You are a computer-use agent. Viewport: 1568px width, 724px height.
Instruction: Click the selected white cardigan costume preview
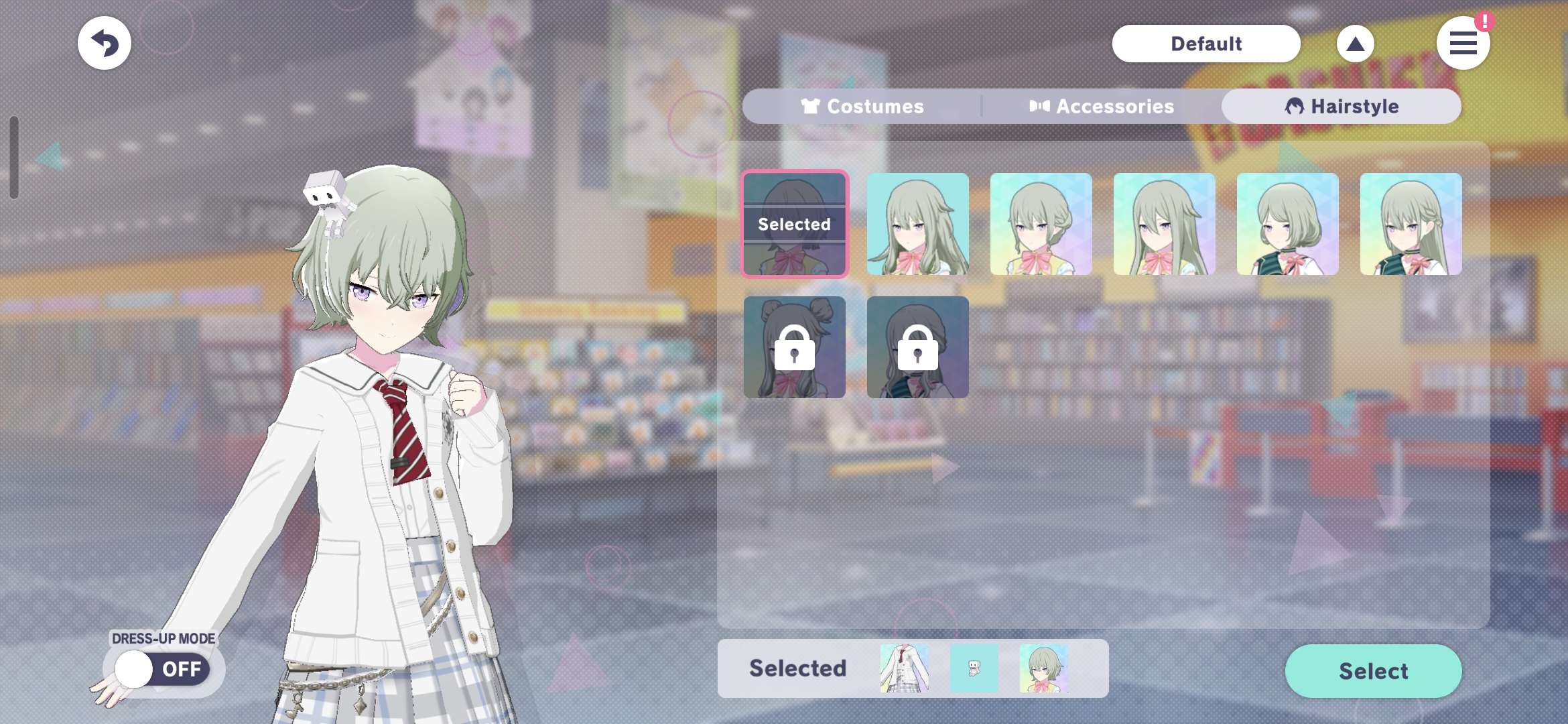pyautogui.click(x=905, y=668)
